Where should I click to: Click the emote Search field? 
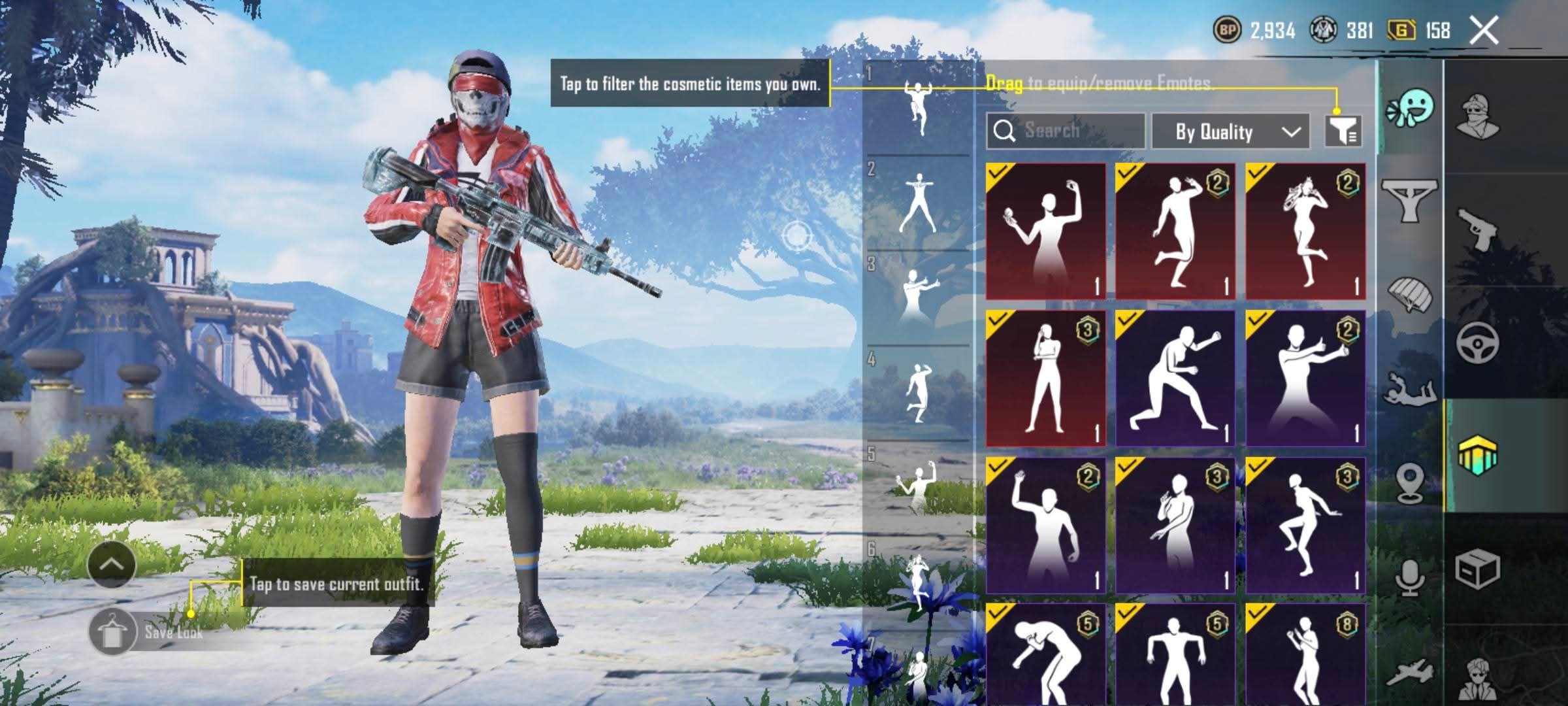pyautogui.click(x=1066, y=131)
